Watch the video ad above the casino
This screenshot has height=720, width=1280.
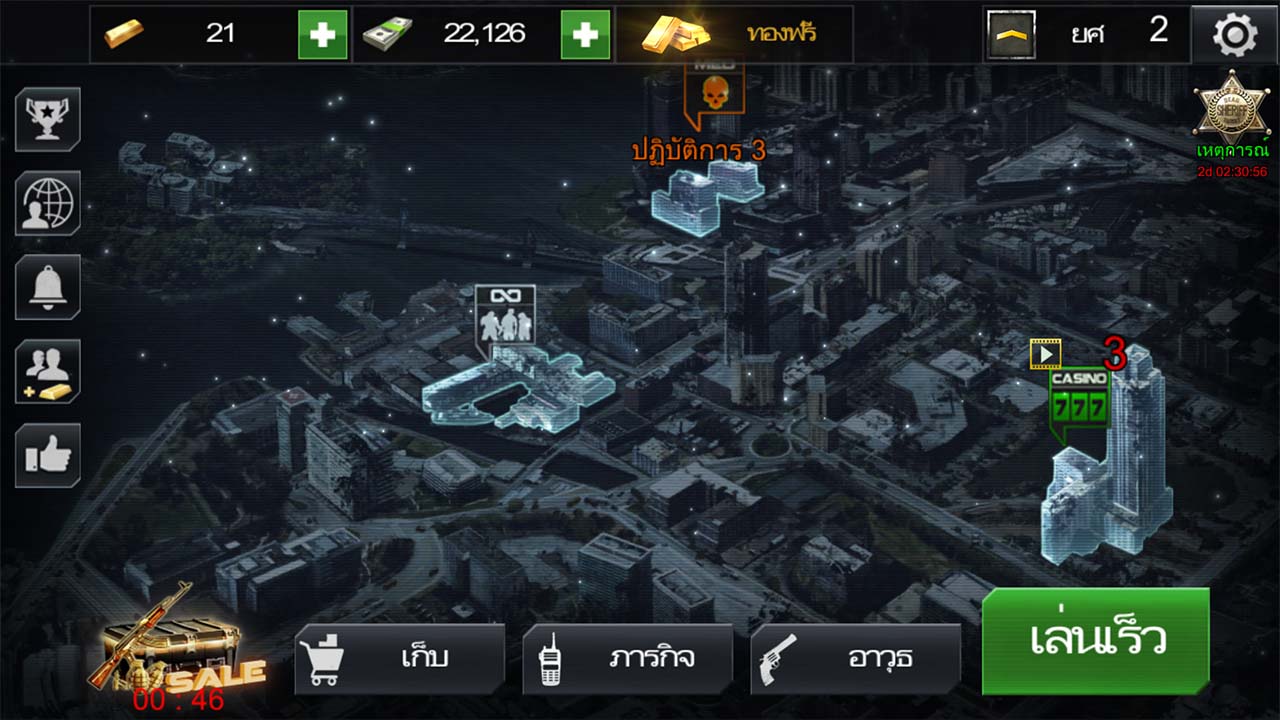point(1045,353)
